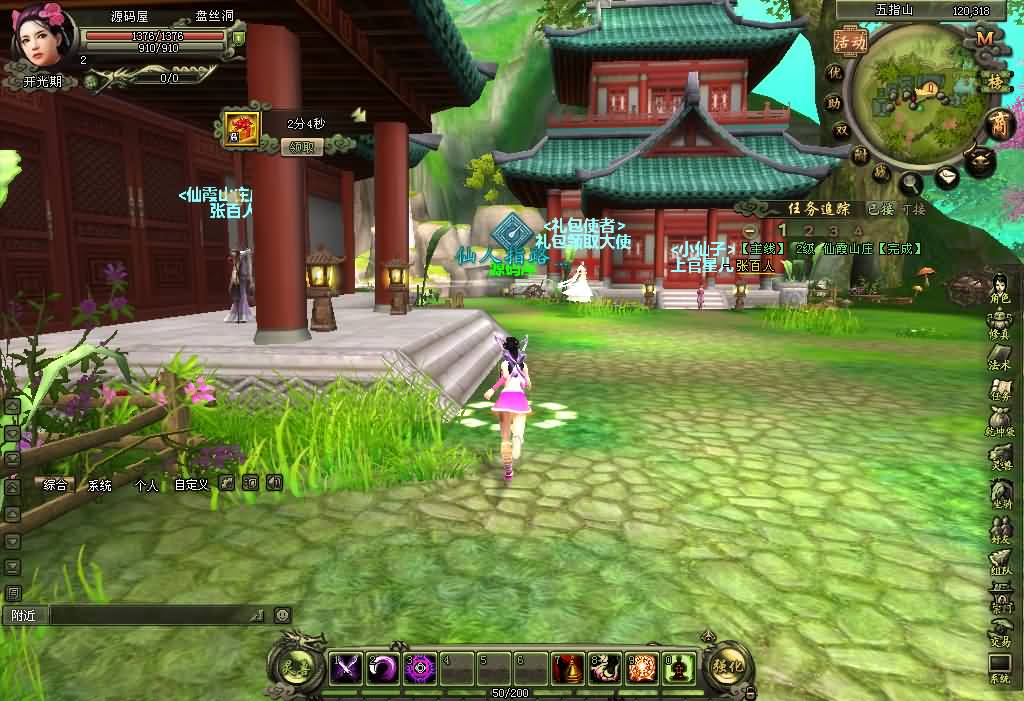Click the magnifying glass search icon
Viewport: 1024px width, 701px height.
[912, 183]
